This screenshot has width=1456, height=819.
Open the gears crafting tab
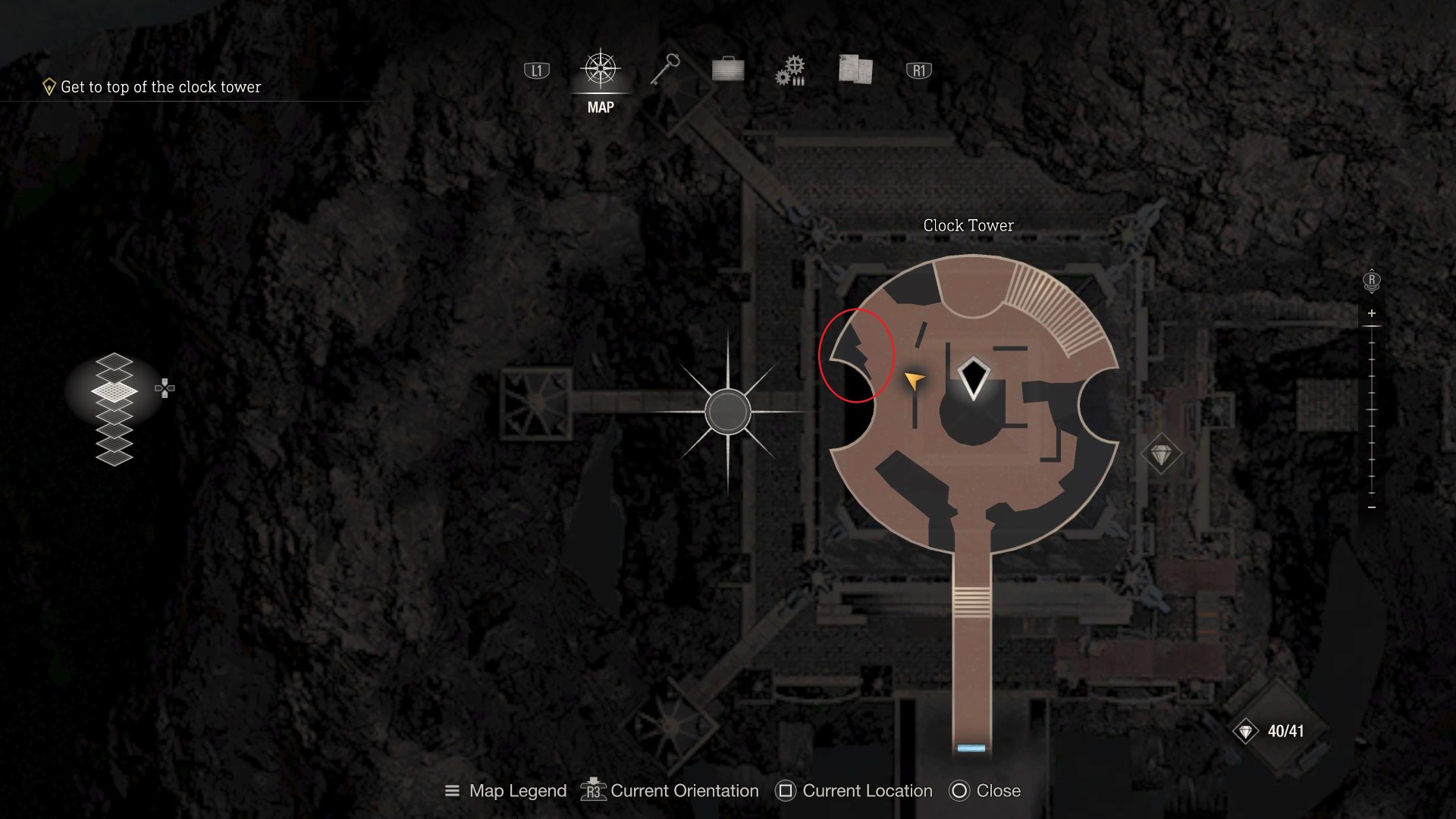(x=791, y=71)
